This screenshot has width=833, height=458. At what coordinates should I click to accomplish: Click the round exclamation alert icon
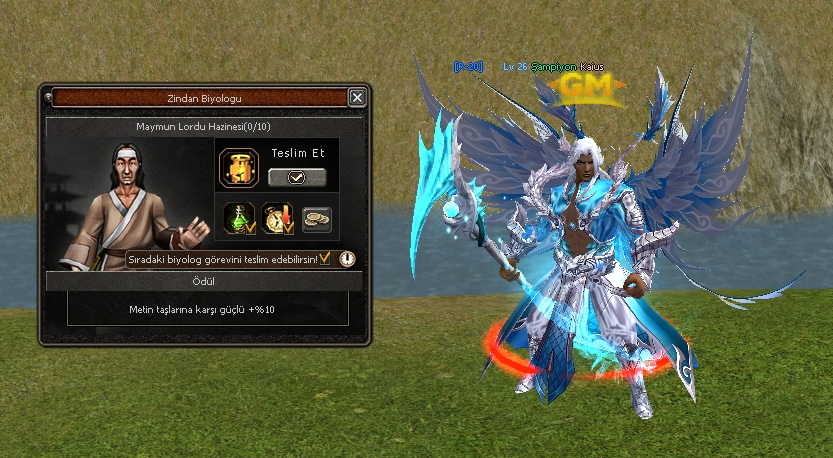[346, 258]
